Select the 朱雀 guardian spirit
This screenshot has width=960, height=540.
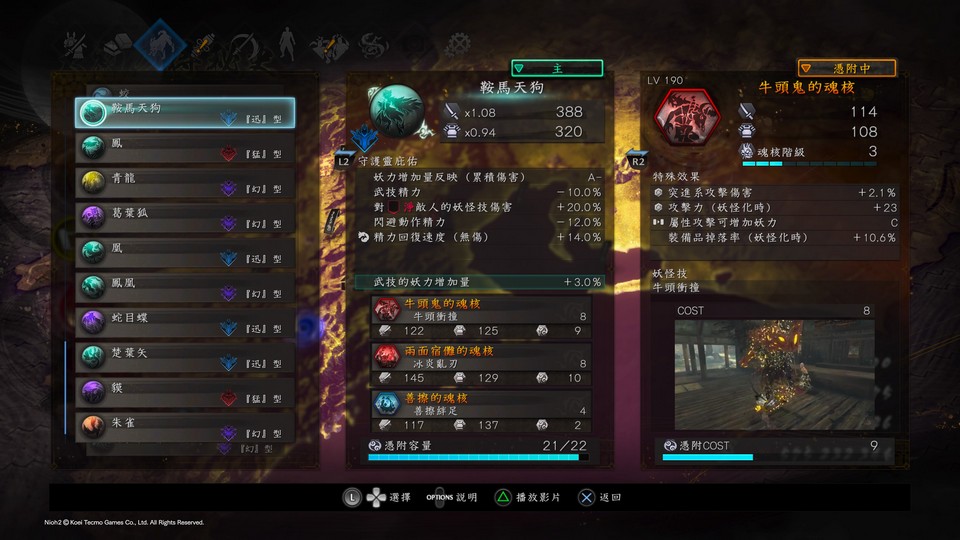point(186,425)
